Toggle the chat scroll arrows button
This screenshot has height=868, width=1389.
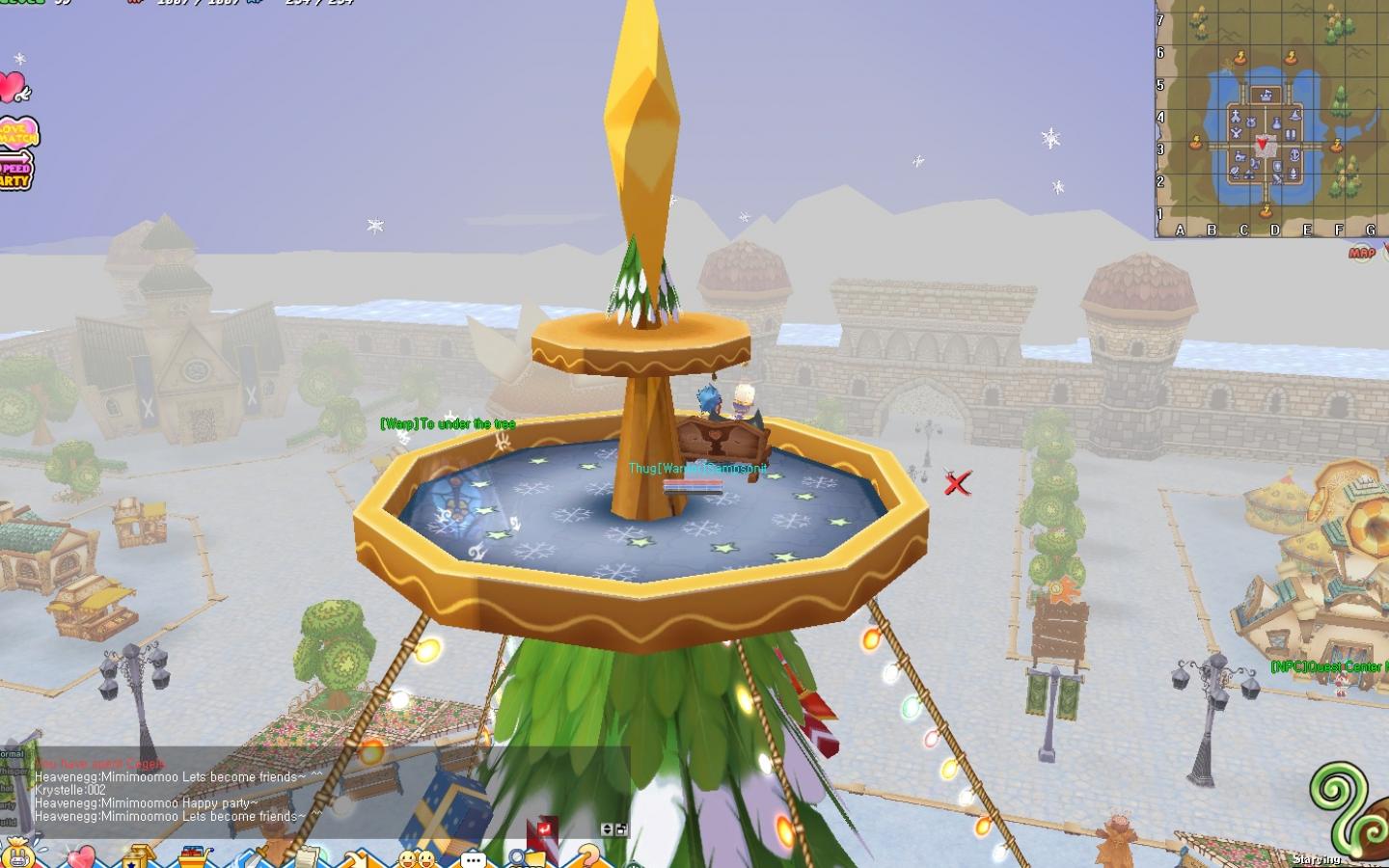(x=609, y=829)
